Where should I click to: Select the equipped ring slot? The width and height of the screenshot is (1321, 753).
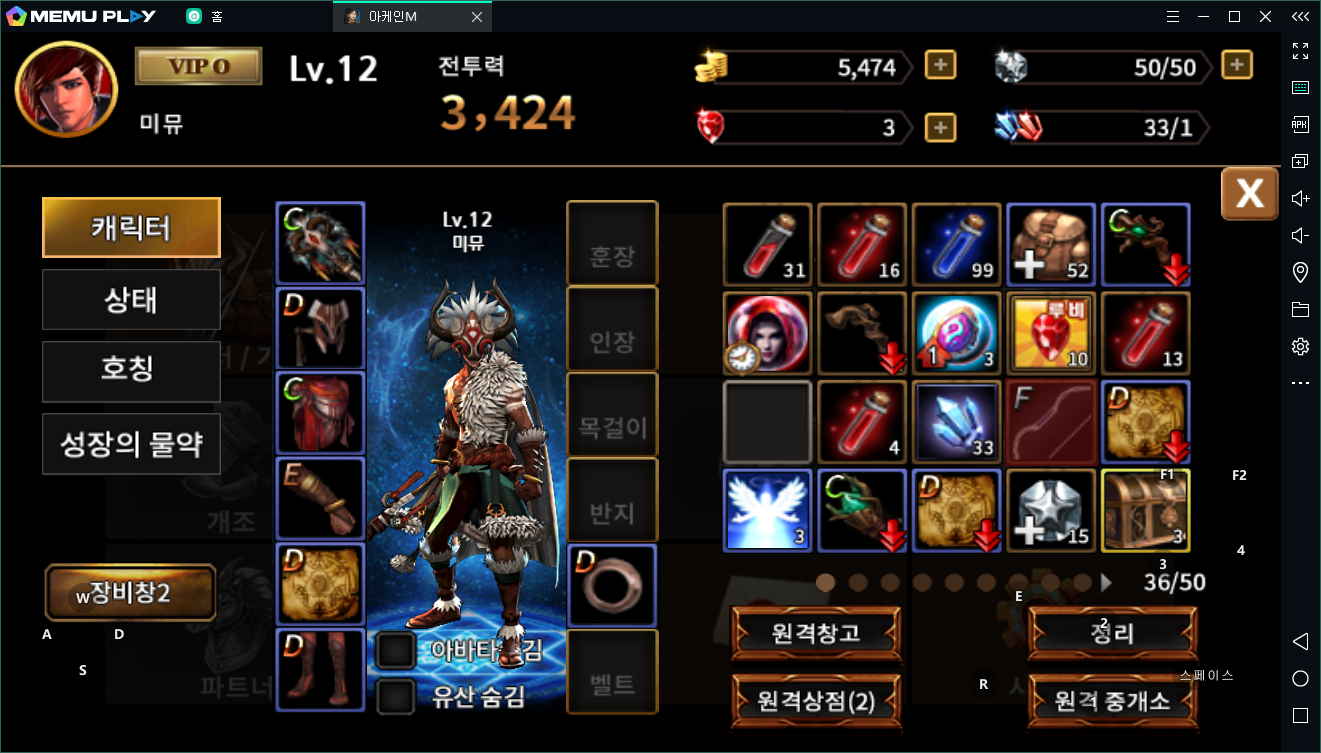tap(612, 585)
